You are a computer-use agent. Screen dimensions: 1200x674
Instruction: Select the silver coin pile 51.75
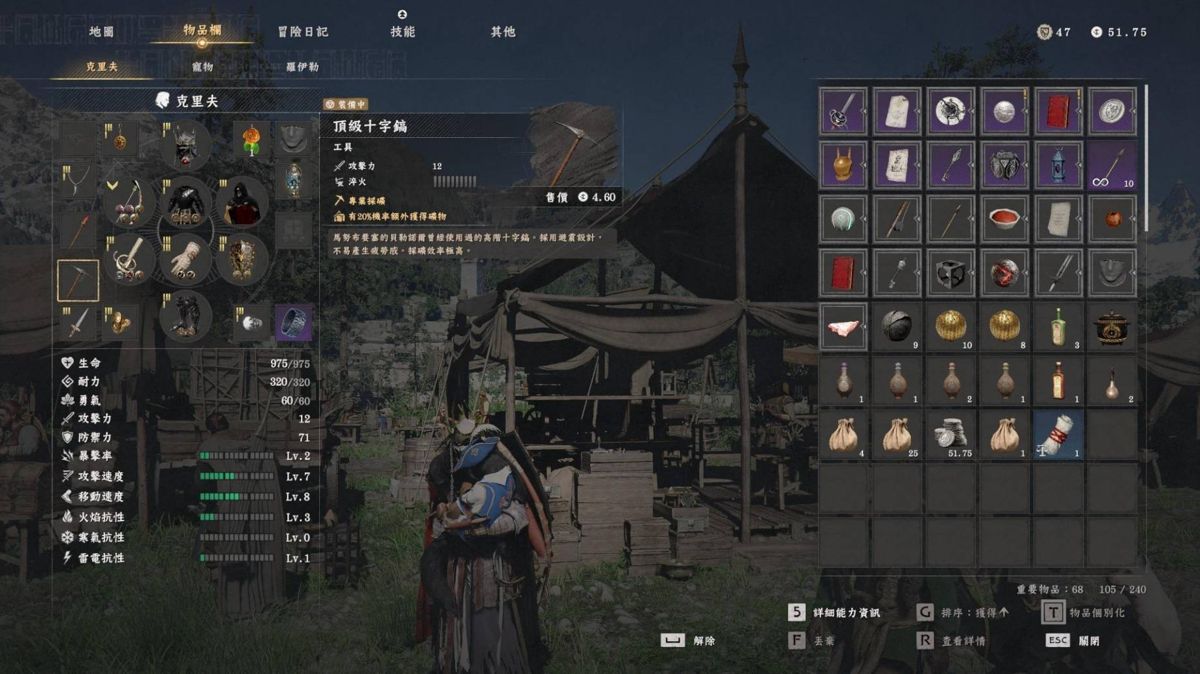951,435
